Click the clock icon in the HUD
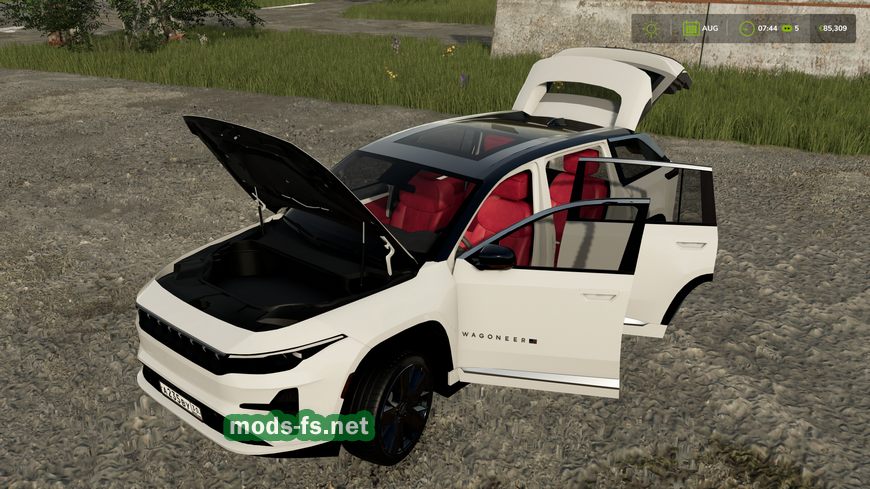 pyautogui.click(x=746, y=28)
